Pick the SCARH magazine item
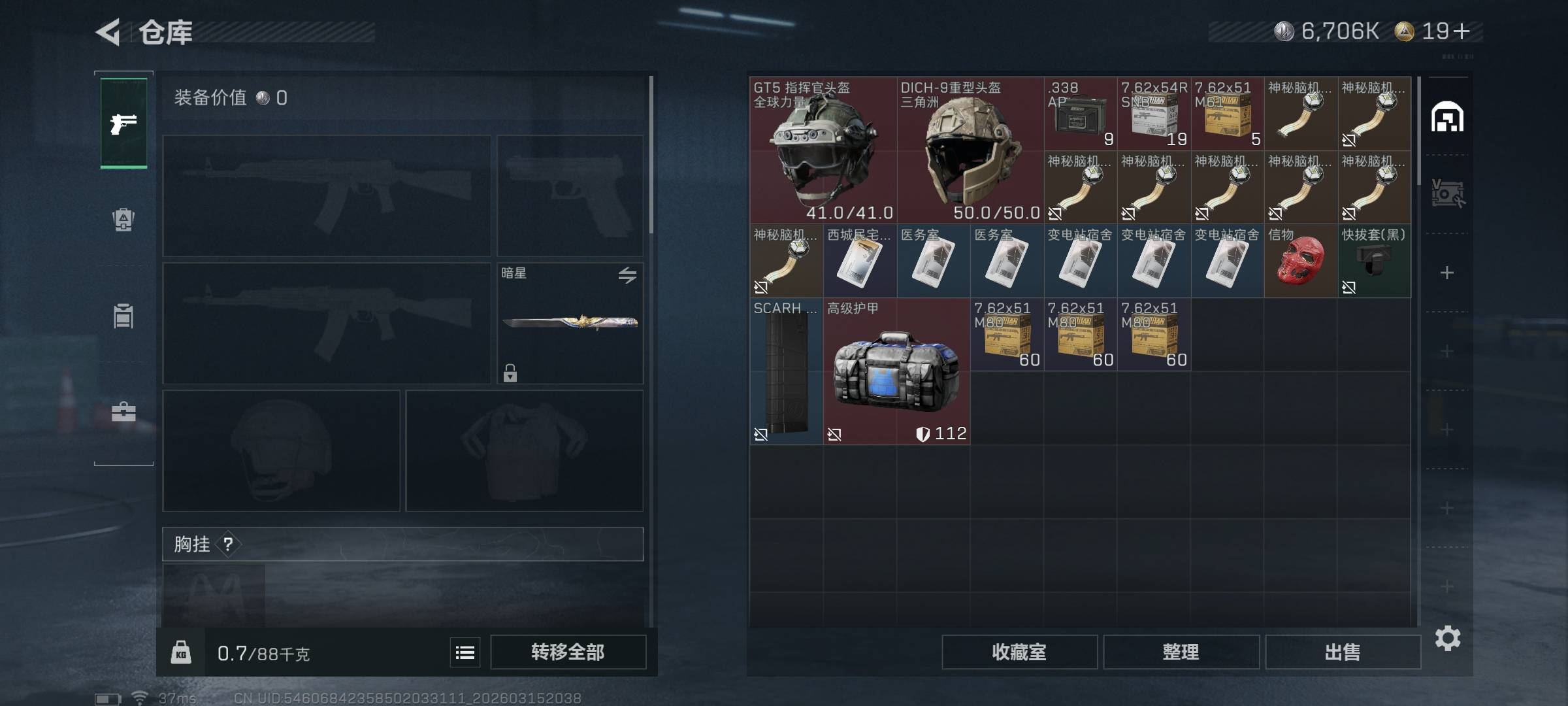This screenshot has height=706, width=1568. coord(786,371)
